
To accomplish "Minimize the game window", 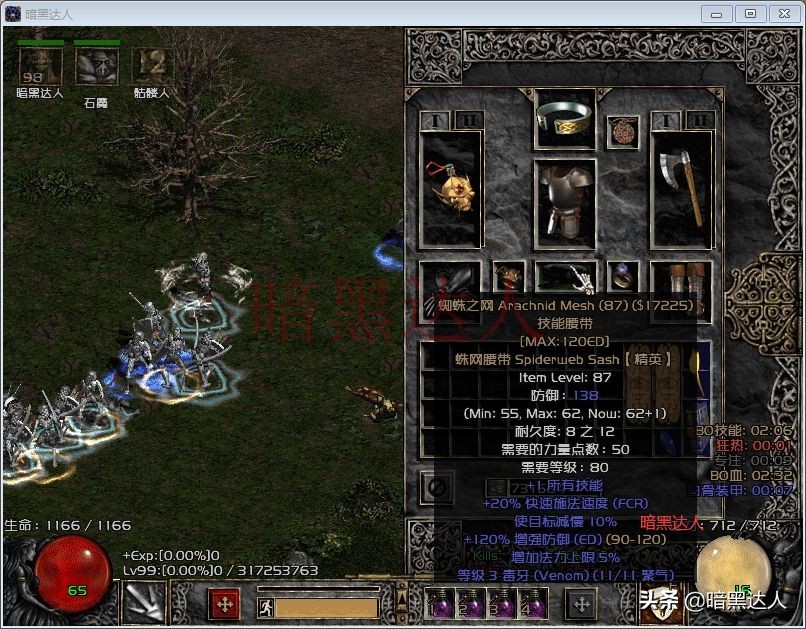I will coord(717,13).
